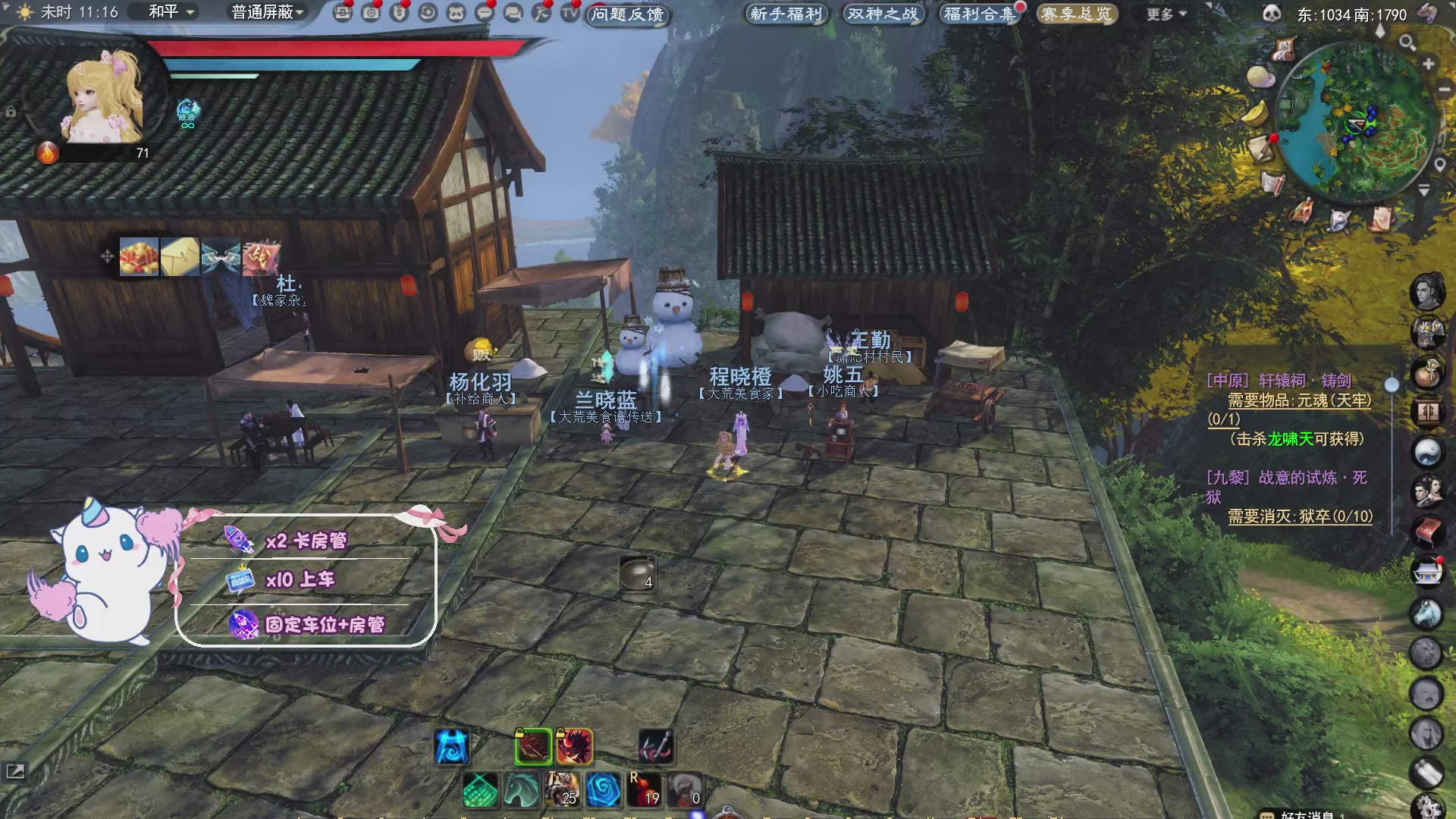Toggle the lock on the yellow-bordered skill slot
The image size is (1456, 819).
click(561, 734)
